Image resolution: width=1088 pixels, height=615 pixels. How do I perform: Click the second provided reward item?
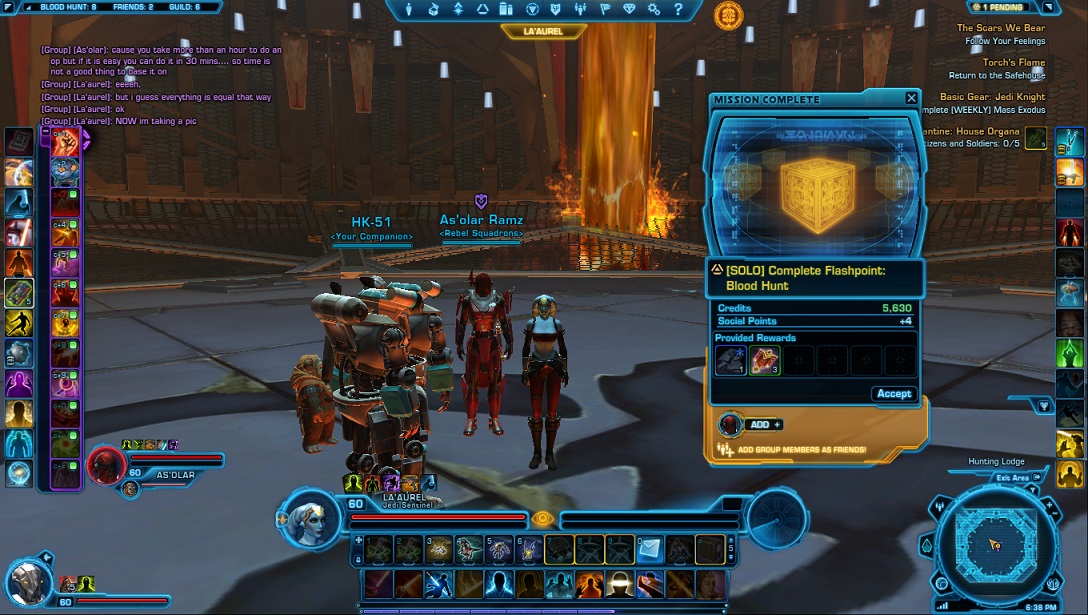point(764,361)
